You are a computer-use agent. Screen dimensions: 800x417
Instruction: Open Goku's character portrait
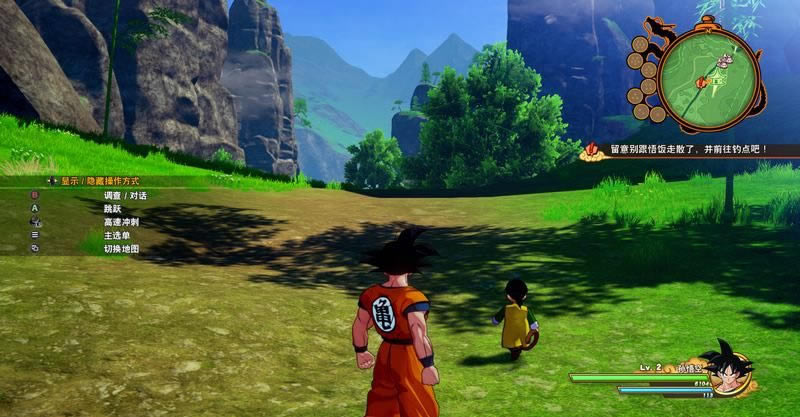(727, 367)
